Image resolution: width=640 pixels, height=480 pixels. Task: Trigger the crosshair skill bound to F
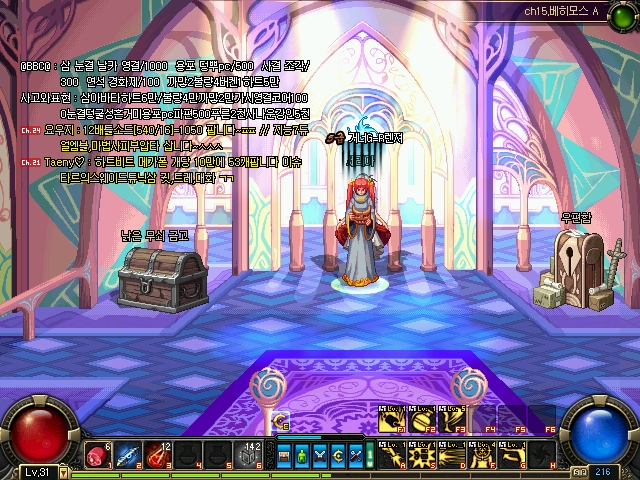[x=480, y=455]
